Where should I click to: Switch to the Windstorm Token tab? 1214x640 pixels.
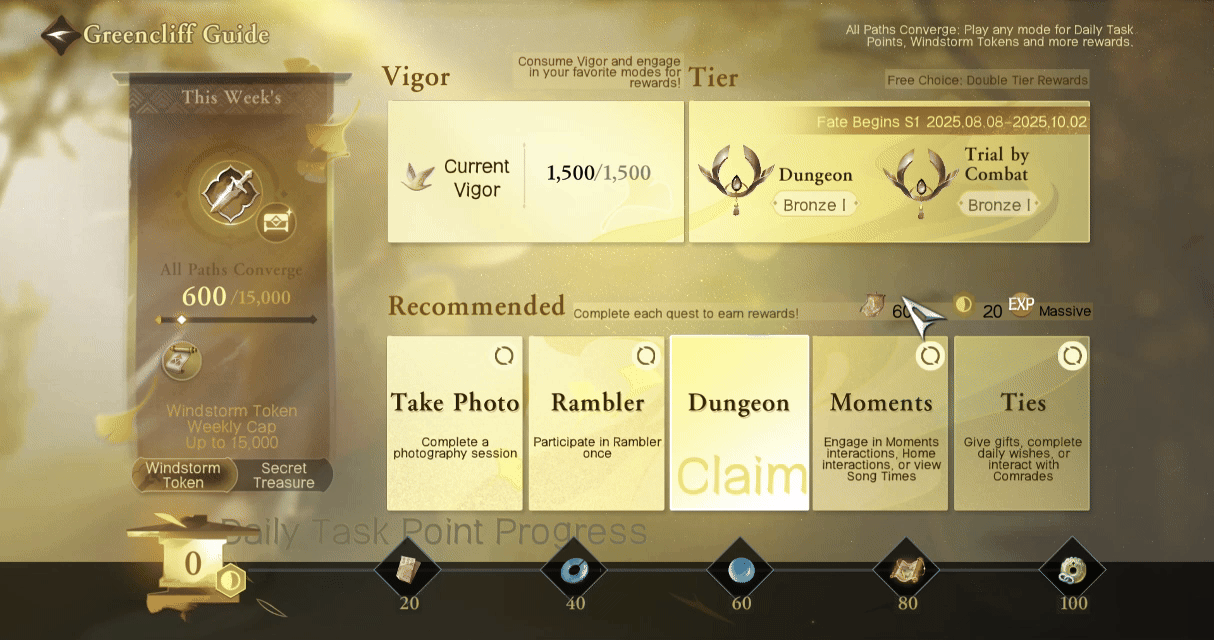183,475
